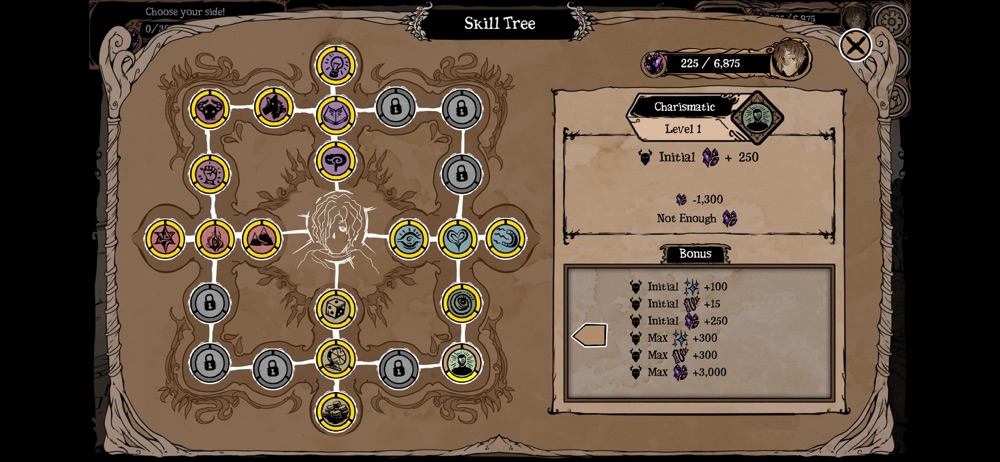Click the wolf head skill node

tap(272, 106)
